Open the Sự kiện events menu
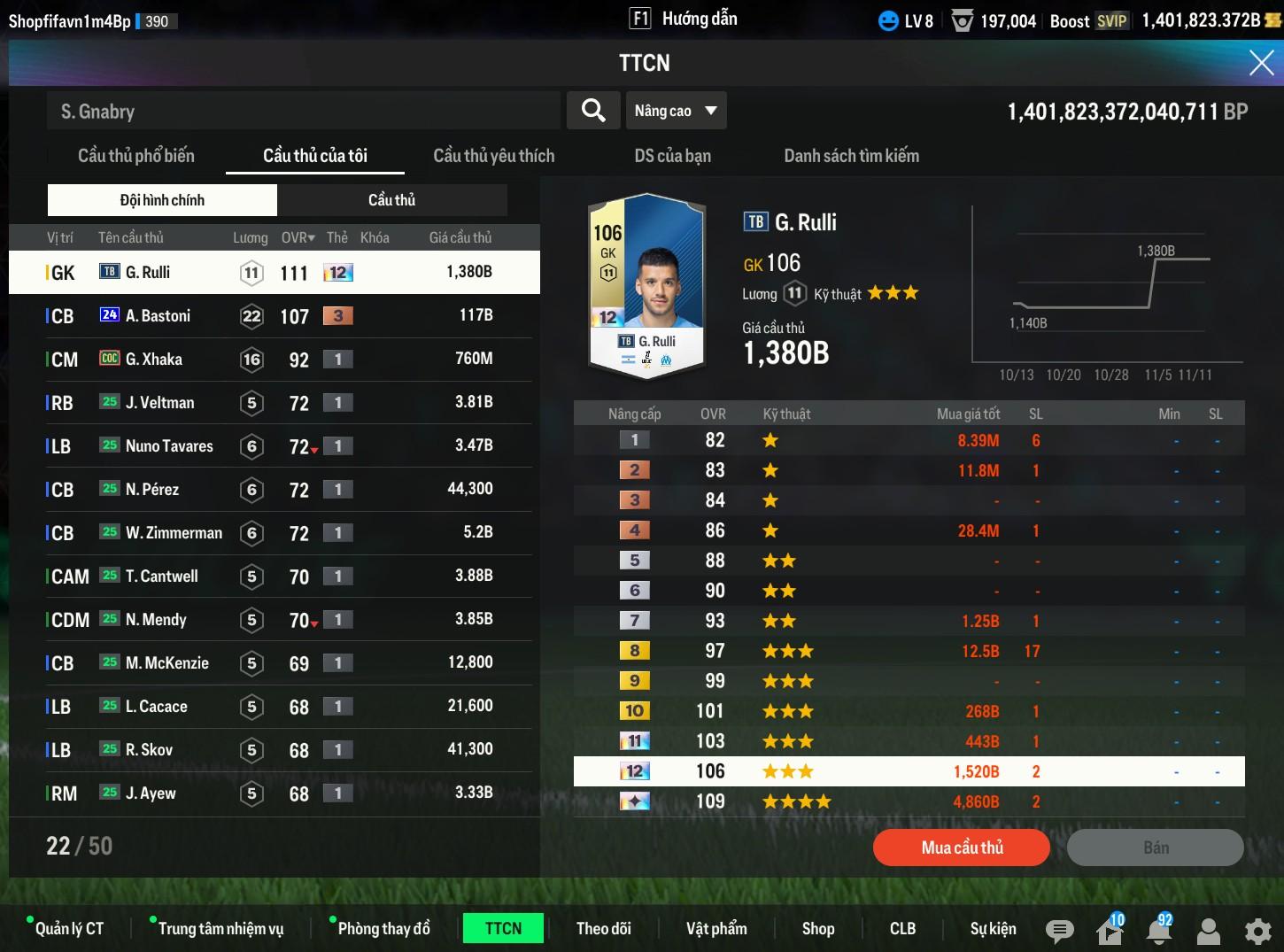The image size is (1284, 952). pyautogui.click(x=993, y=928)
